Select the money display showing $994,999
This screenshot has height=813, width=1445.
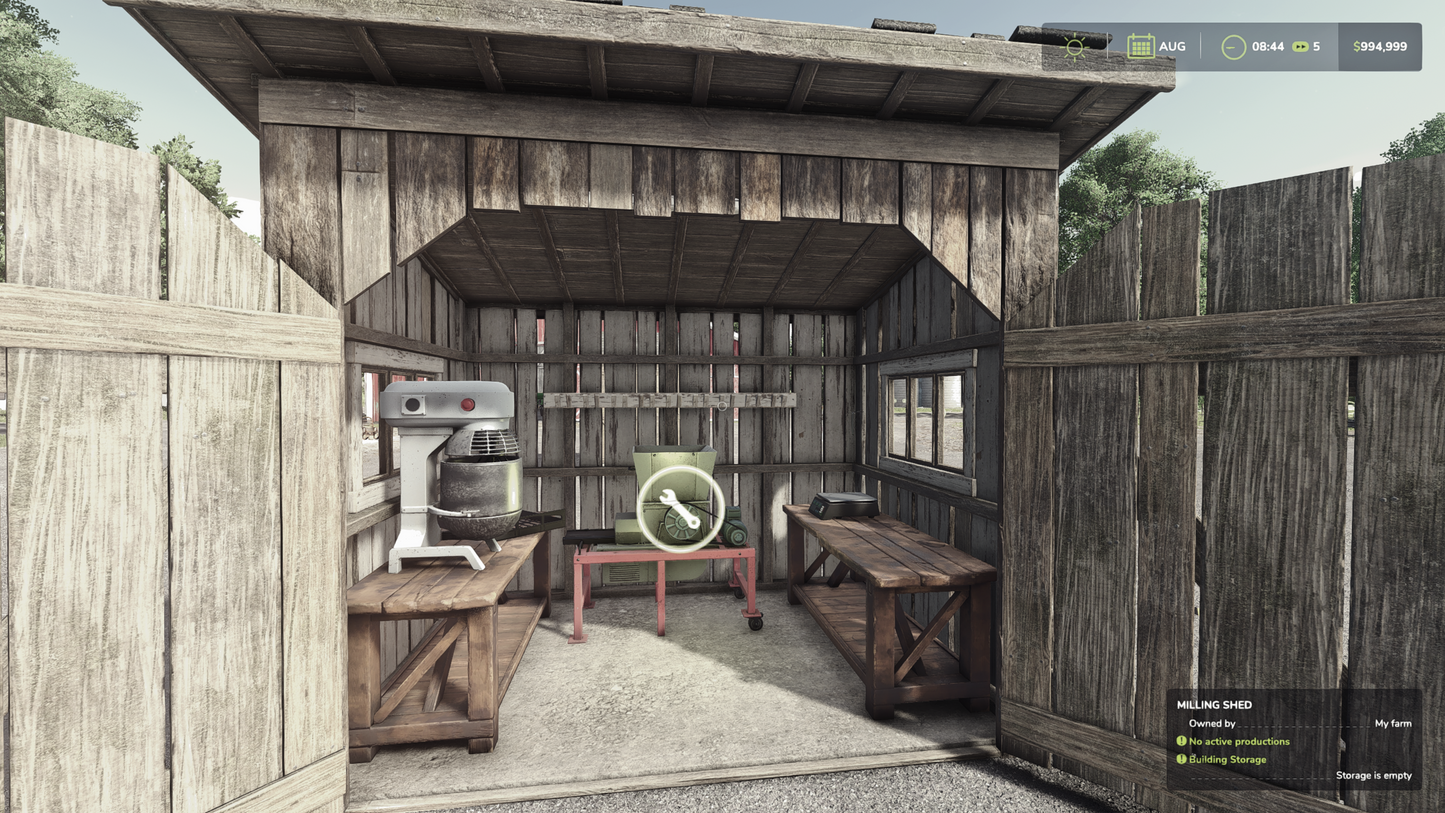point(1379,45)
